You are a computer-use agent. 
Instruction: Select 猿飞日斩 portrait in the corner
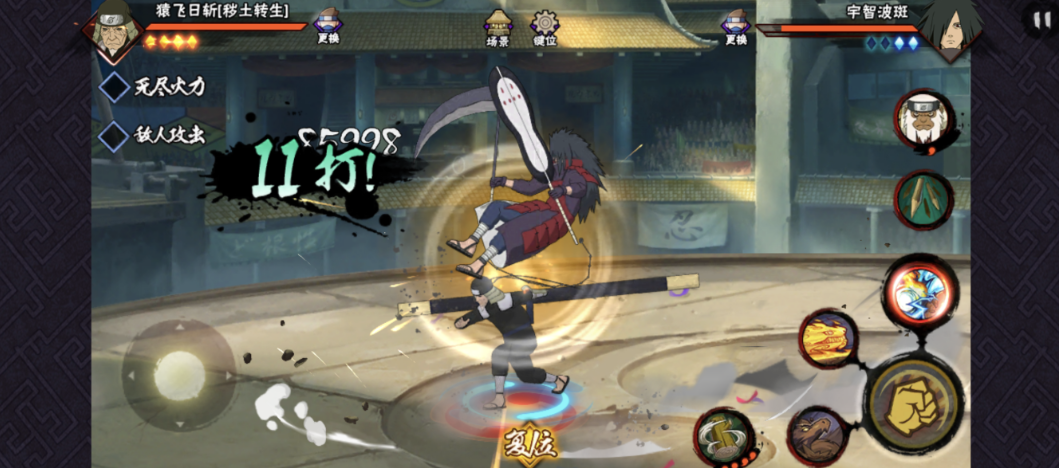coord(112,30)
